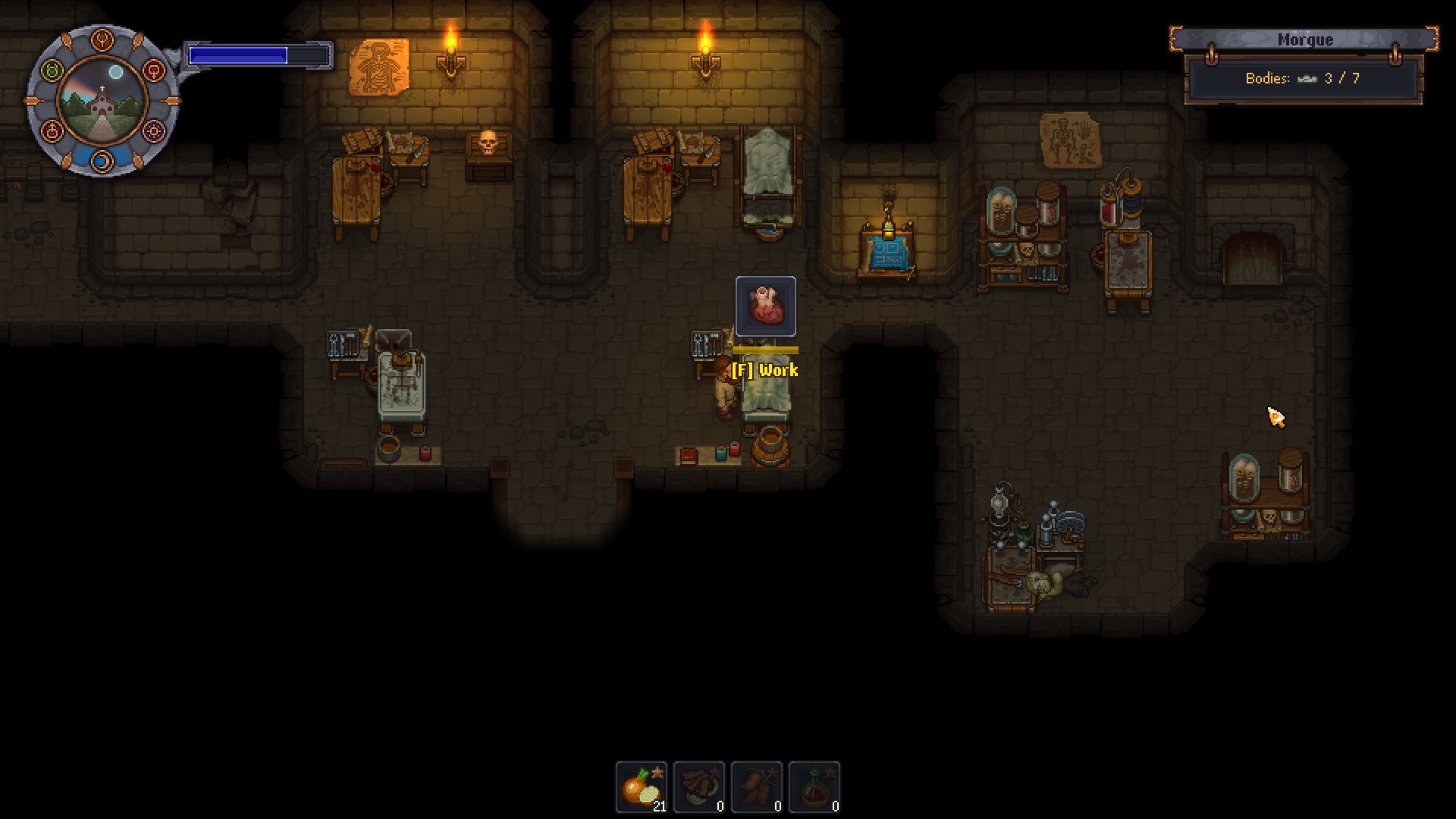Click the blue moon symbol on the time wheel
This screenshot has width=1456, height=819.
click(102, 161)
